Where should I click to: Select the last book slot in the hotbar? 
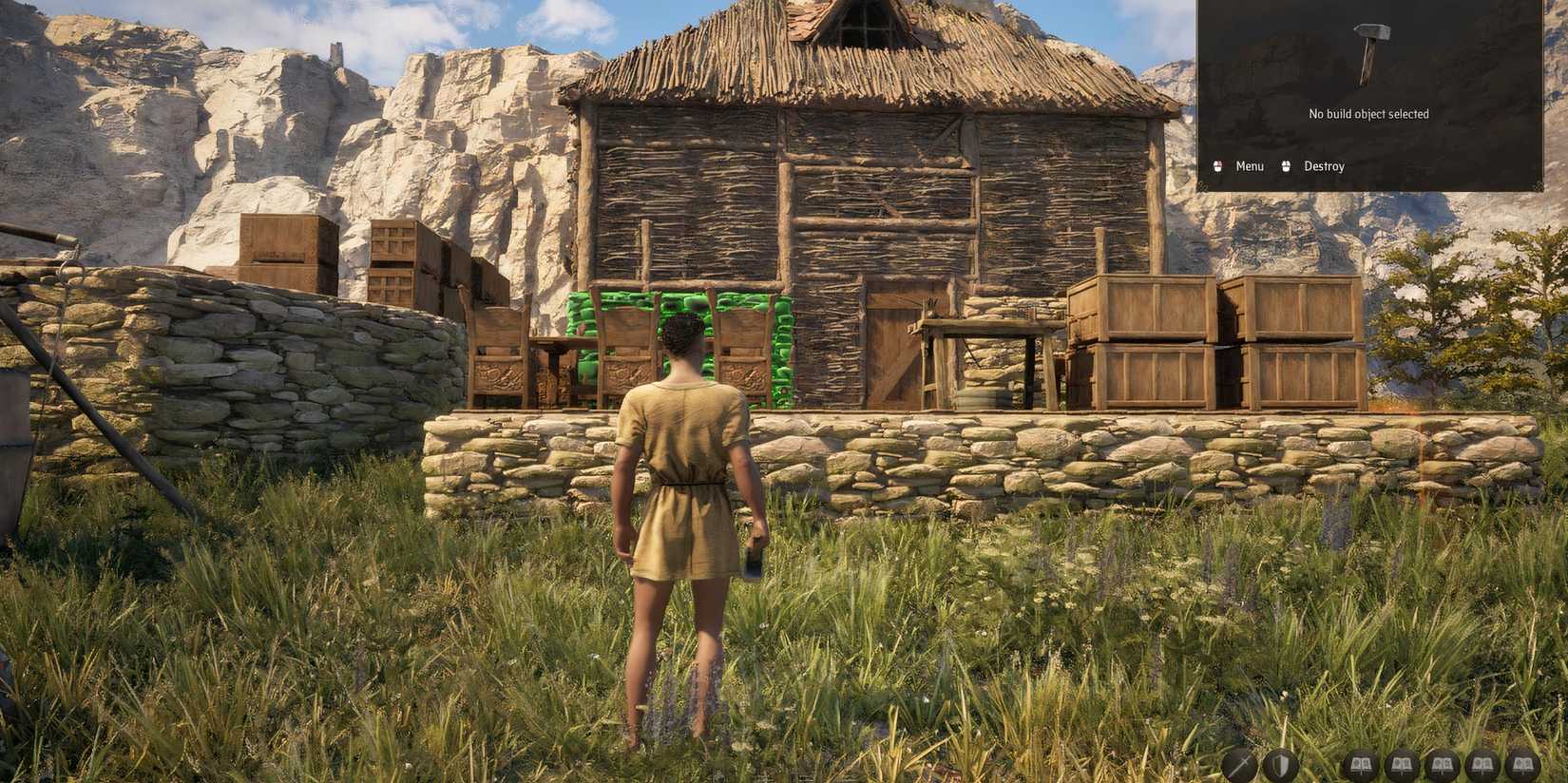[1523, 763]
